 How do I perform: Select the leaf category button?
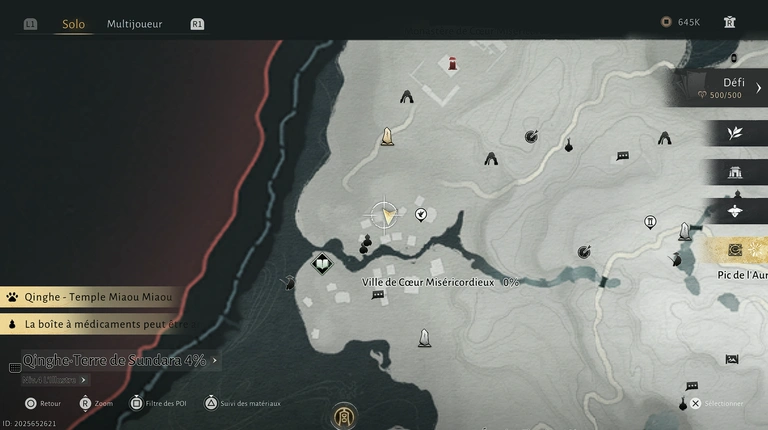coord(736,133)
